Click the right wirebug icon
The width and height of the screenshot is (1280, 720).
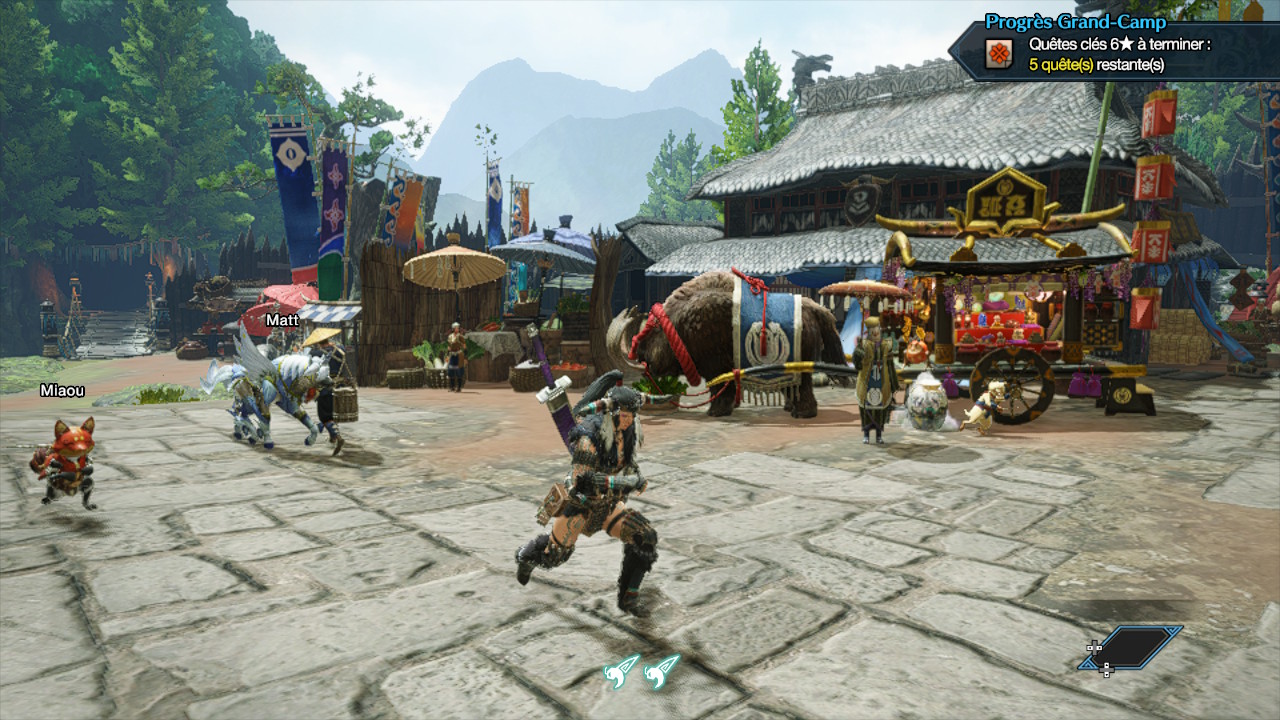tap(662, 670)
